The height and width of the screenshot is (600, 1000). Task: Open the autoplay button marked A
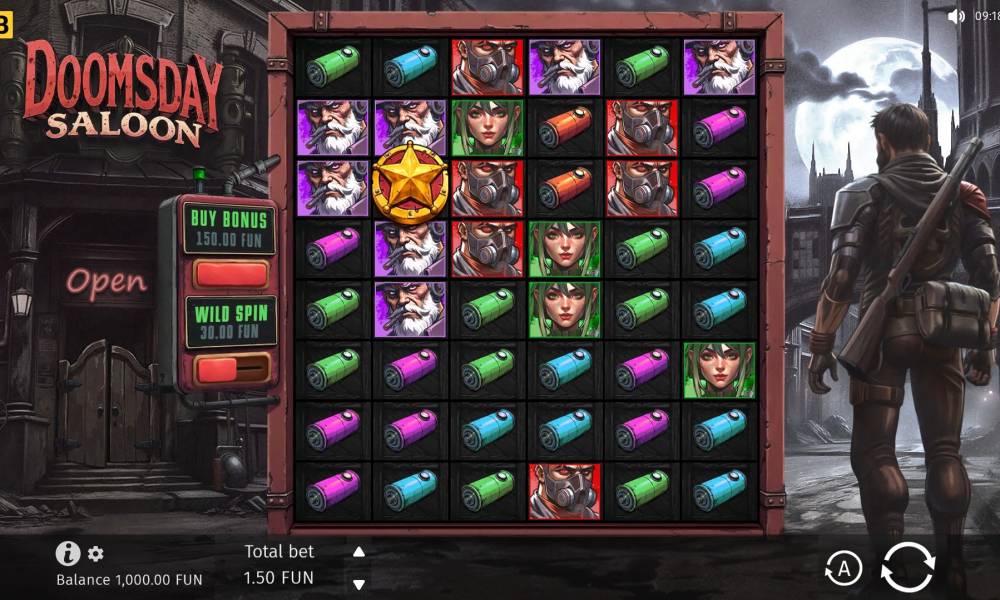coord(843,569)
